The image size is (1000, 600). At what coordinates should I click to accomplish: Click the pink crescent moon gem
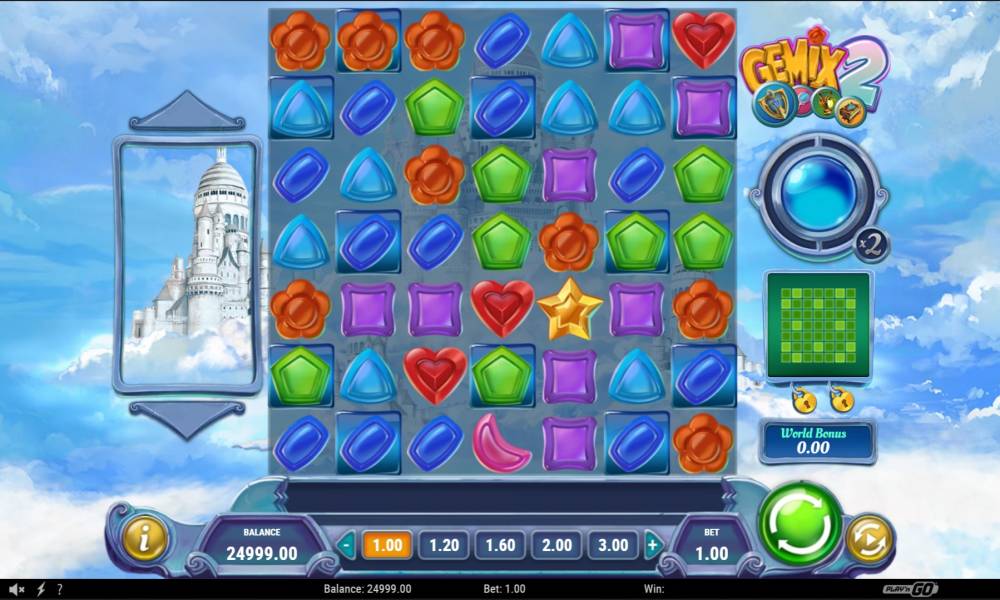(501, 442)
